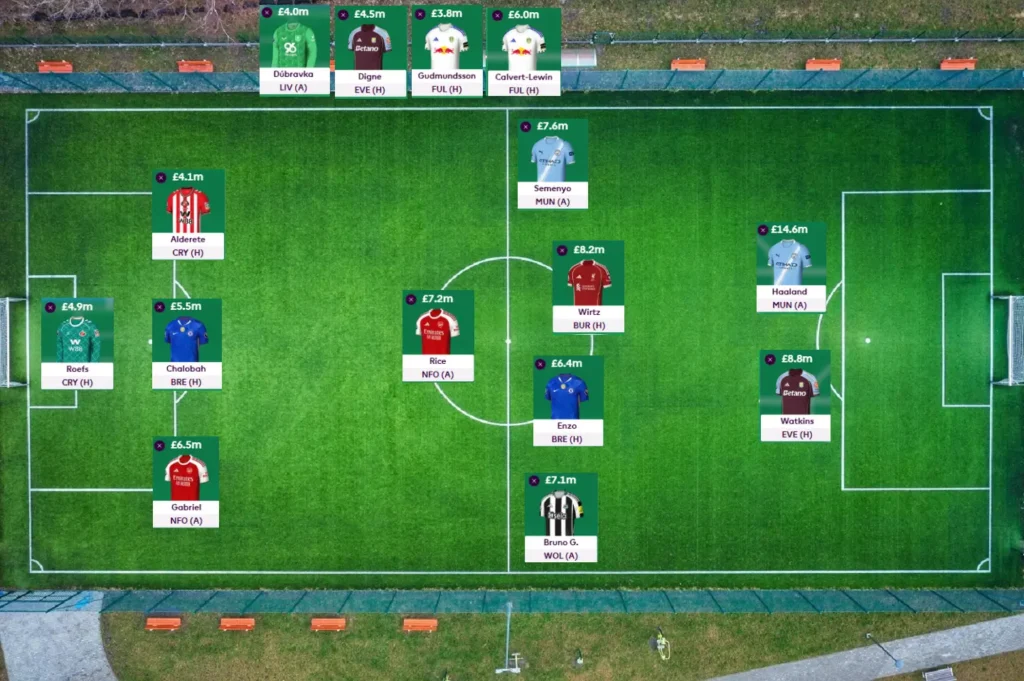
Task: Remove Bruno G. using the X icon
Action: (x=534, y=481)
